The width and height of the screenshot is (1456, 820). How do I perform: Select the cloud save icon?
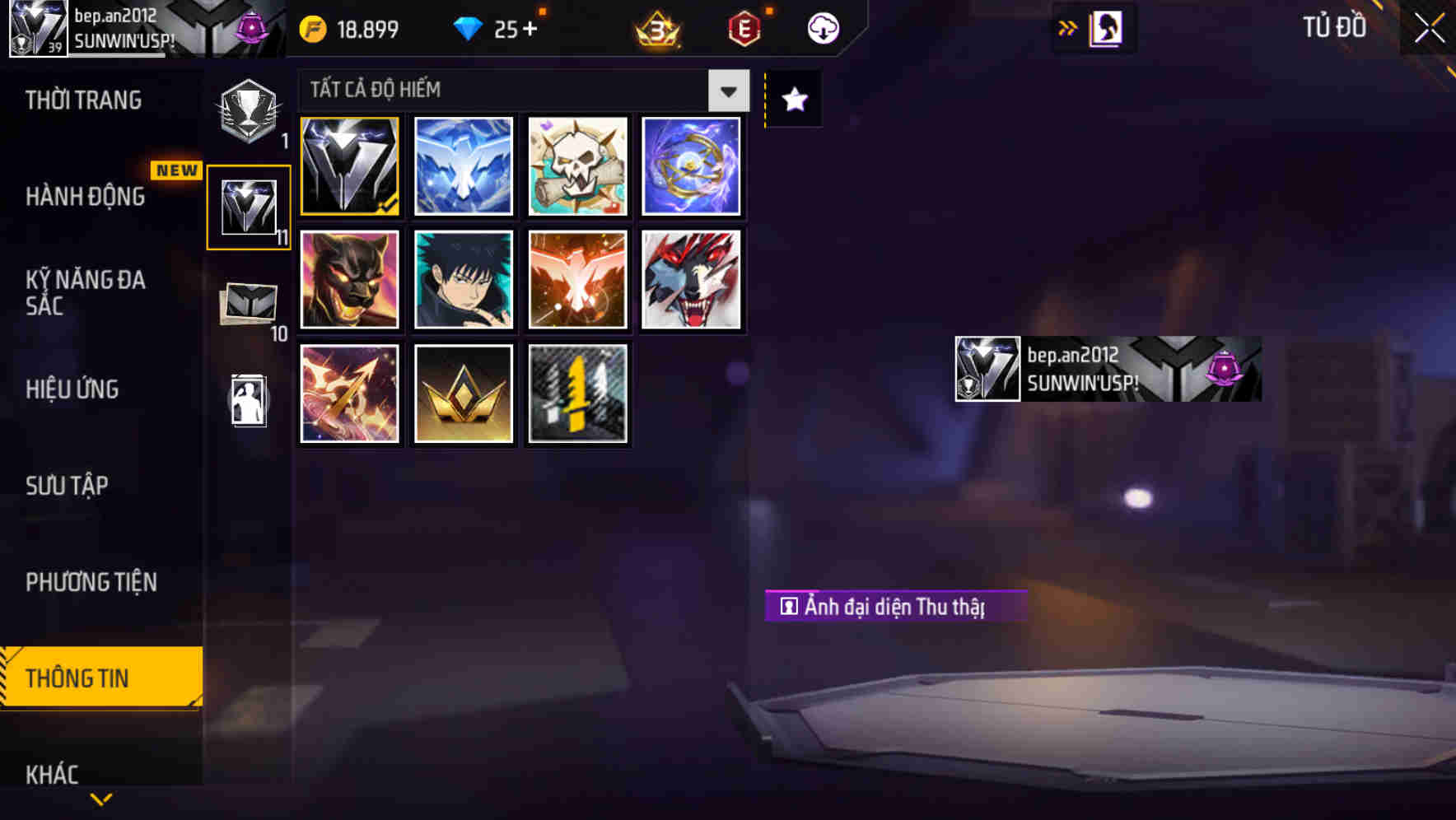[x=821, y=27]
